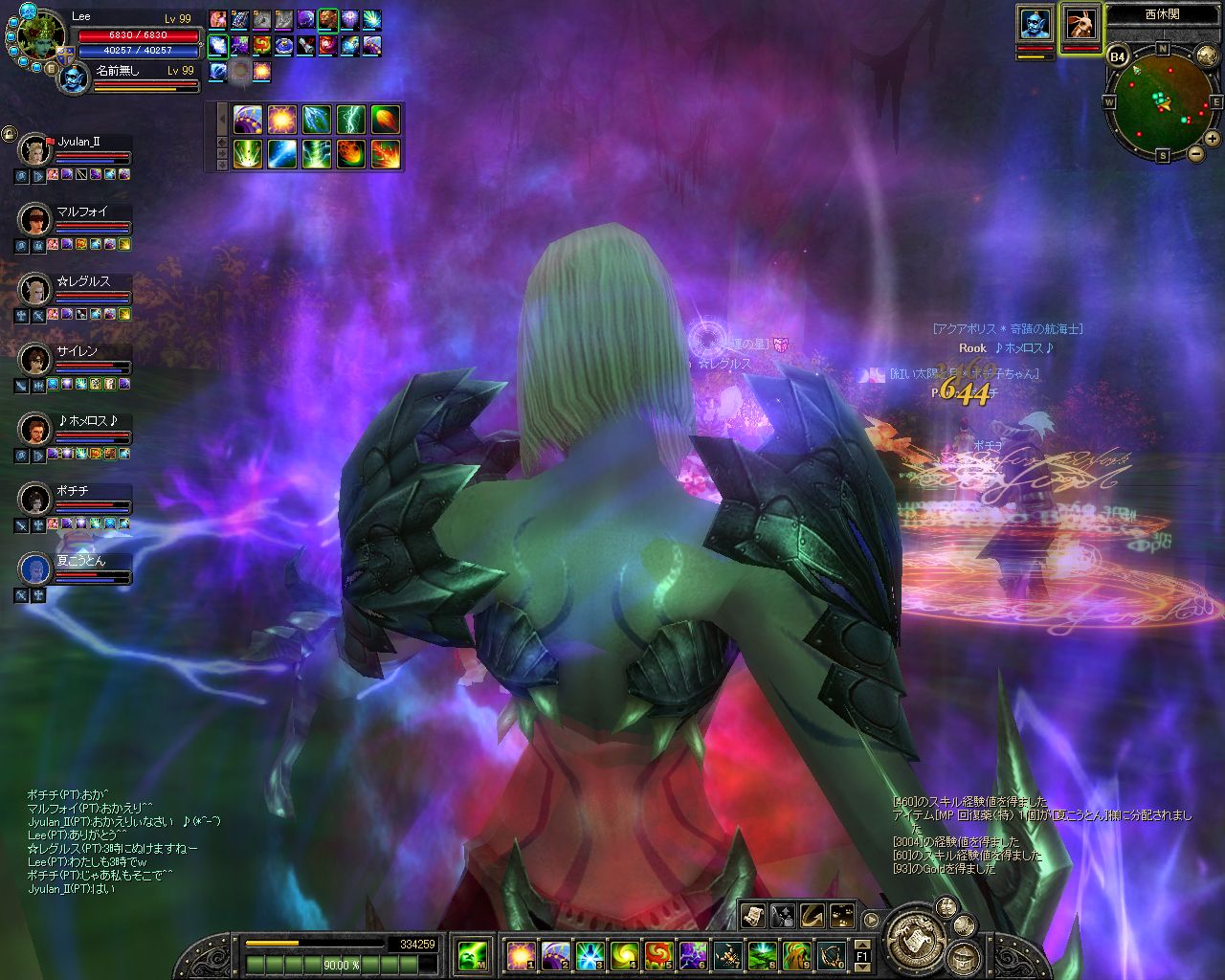Viewport: 1225px width, 980px height.
Task: Click the green skill marked M
Action: coord(472,954)
